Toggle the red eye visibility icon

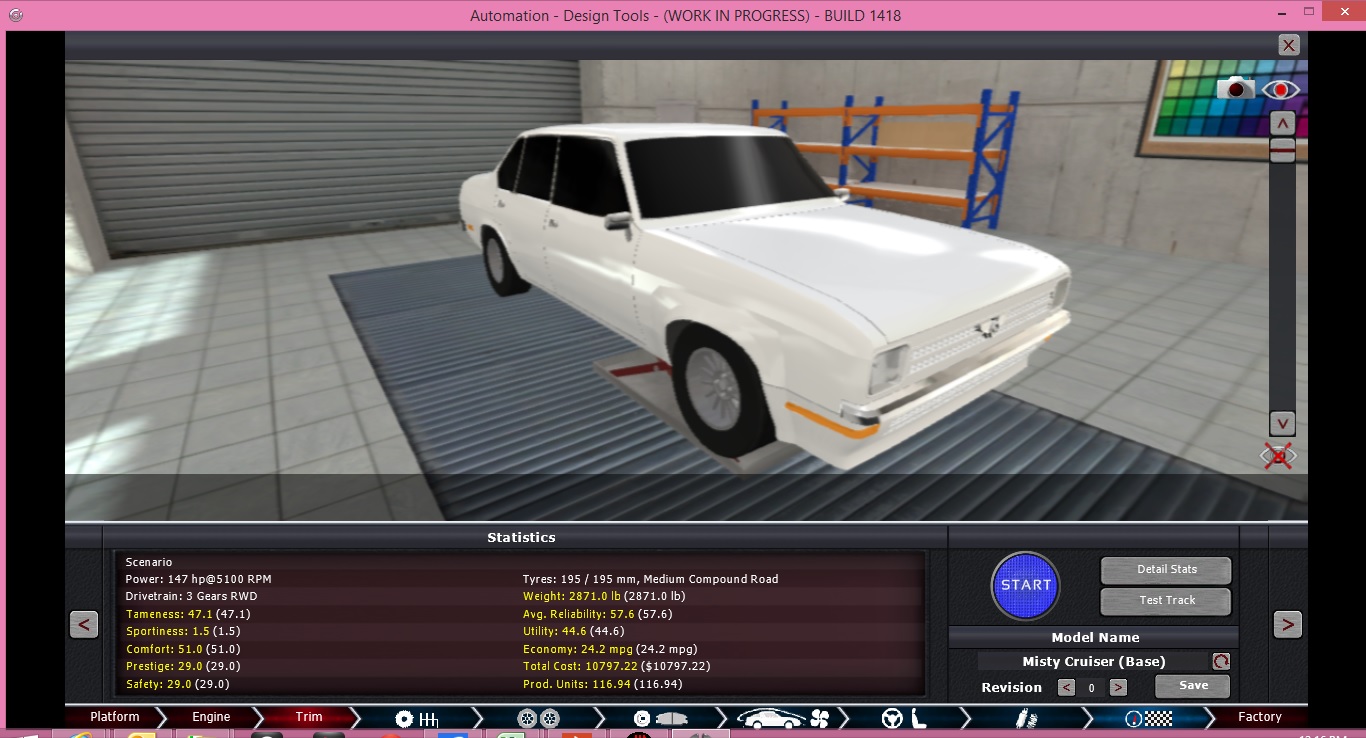(1281, 88)
